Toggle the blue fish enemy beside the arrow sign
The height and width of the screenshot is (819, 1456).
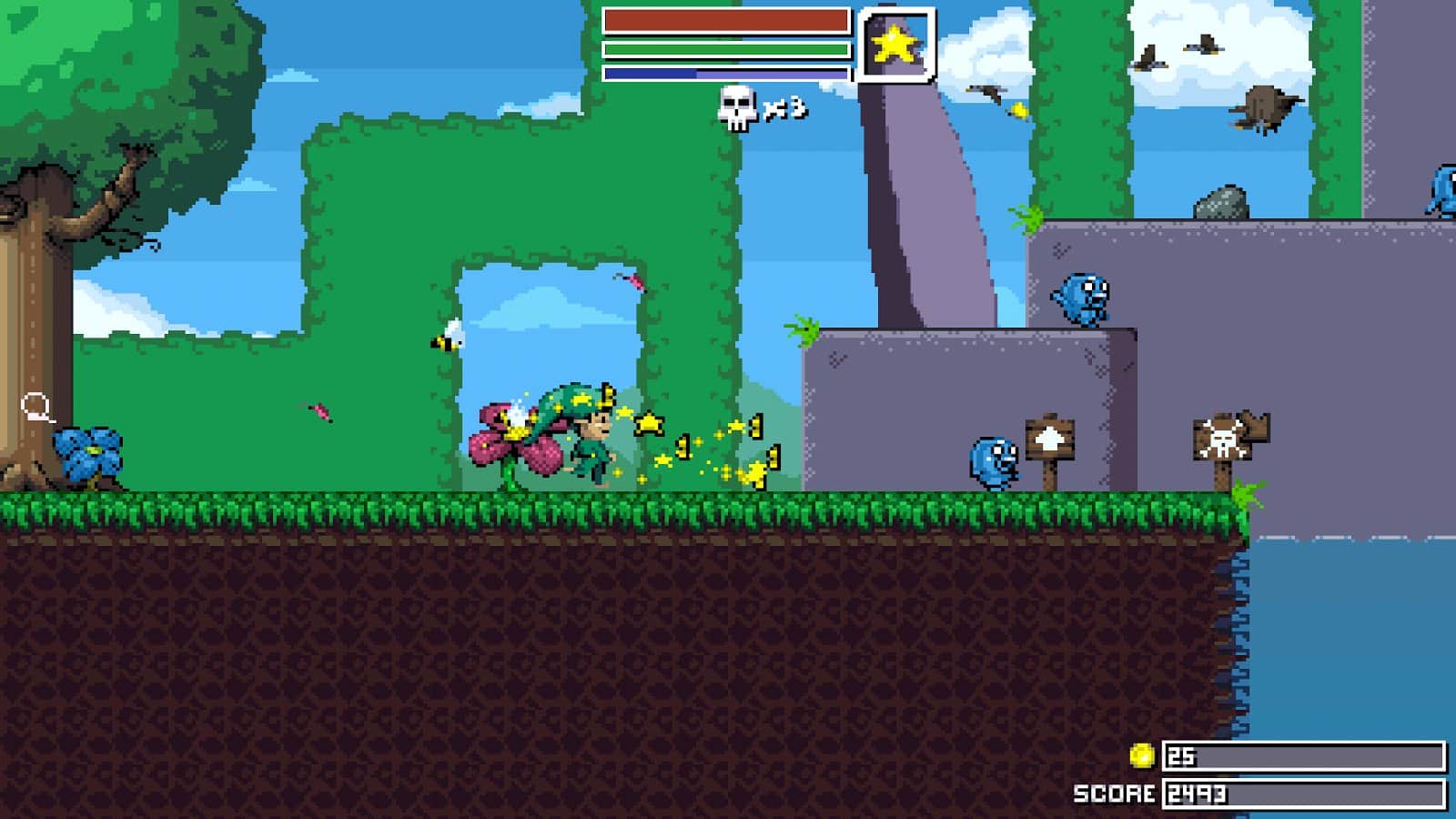[x=993, y=461]
